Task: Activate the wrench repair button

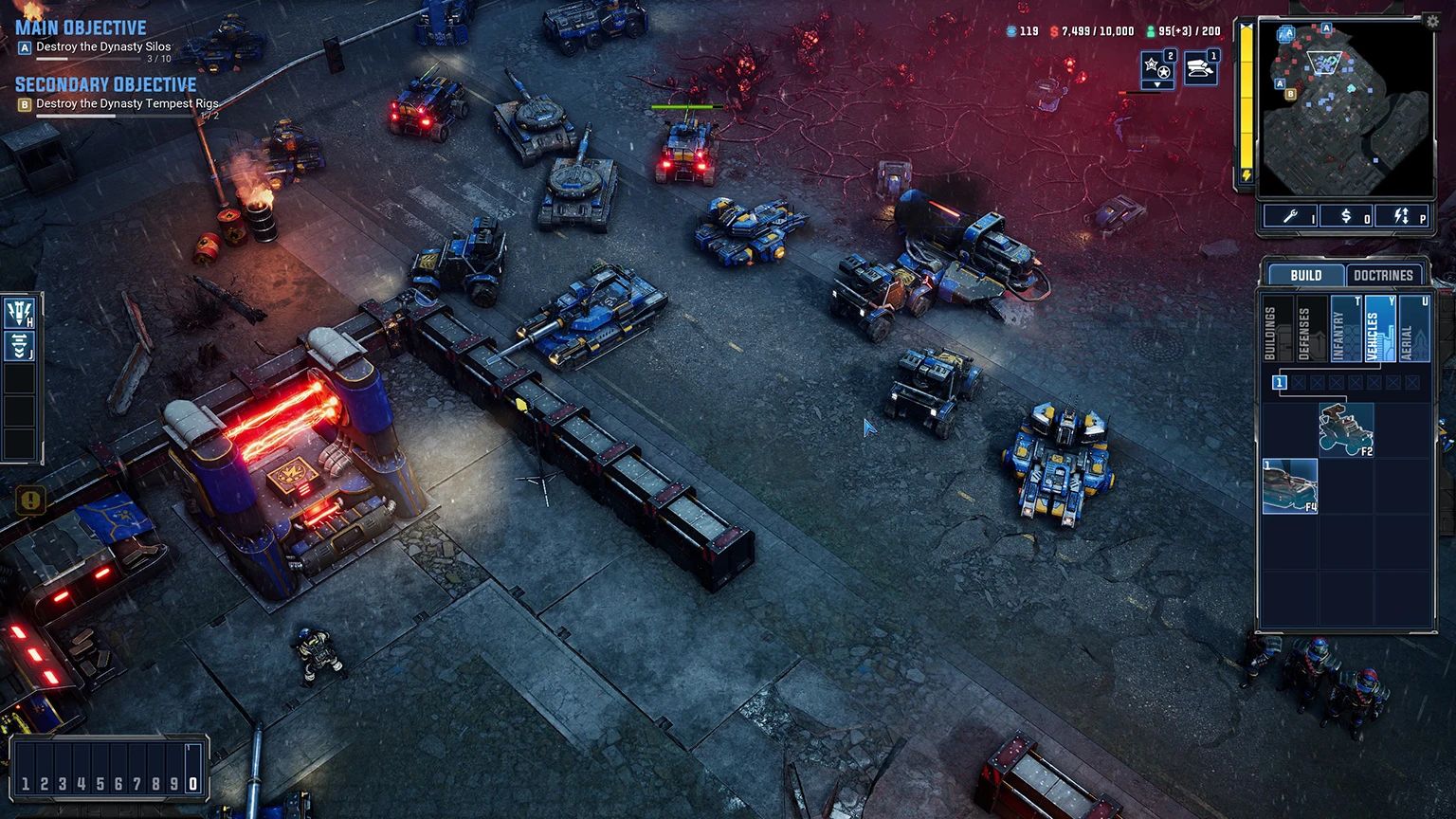Action: (1290, 217)
